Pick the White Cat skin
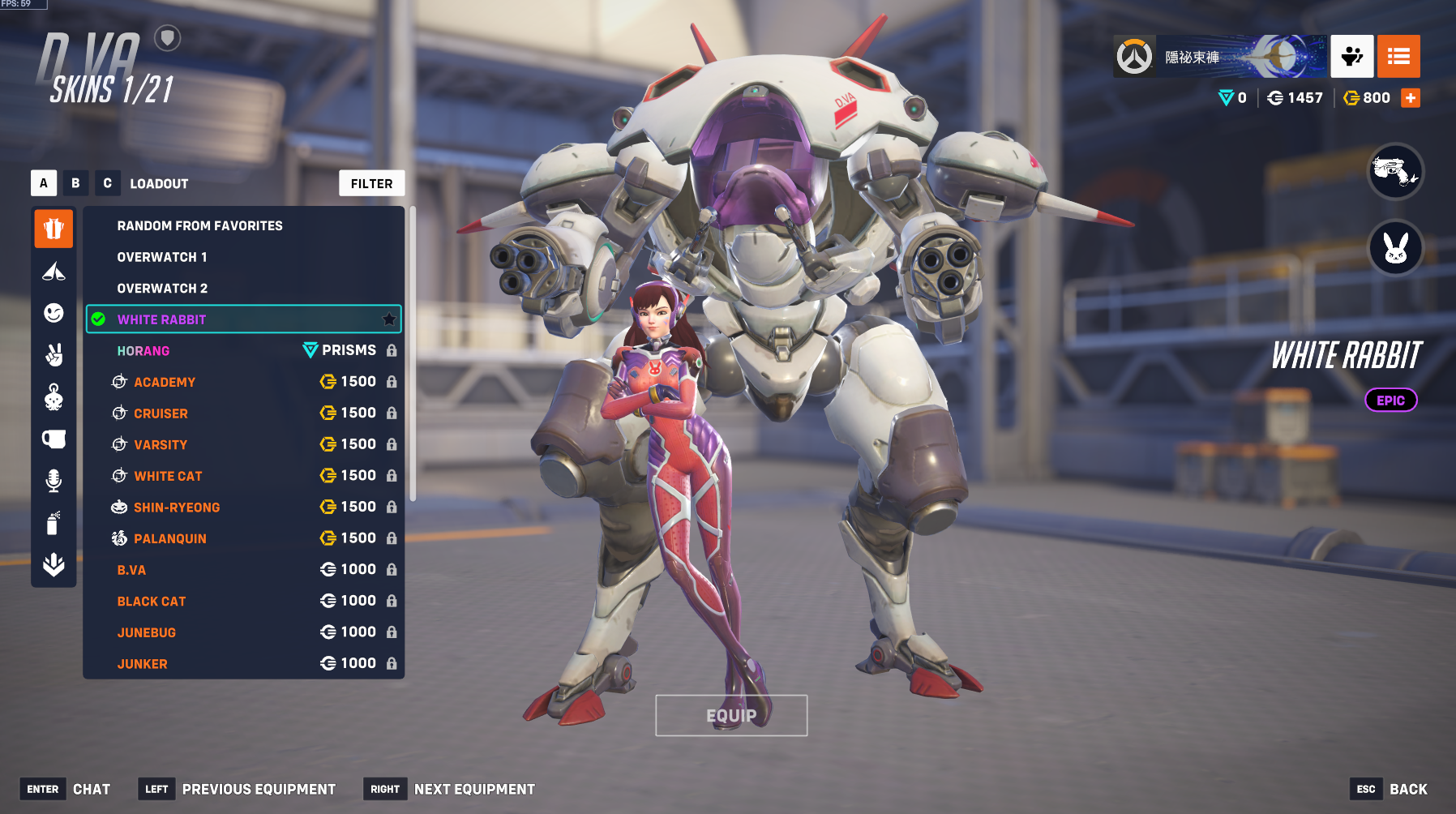The height and width of the screenshot is (814, 1456). [x=168, y=476]
